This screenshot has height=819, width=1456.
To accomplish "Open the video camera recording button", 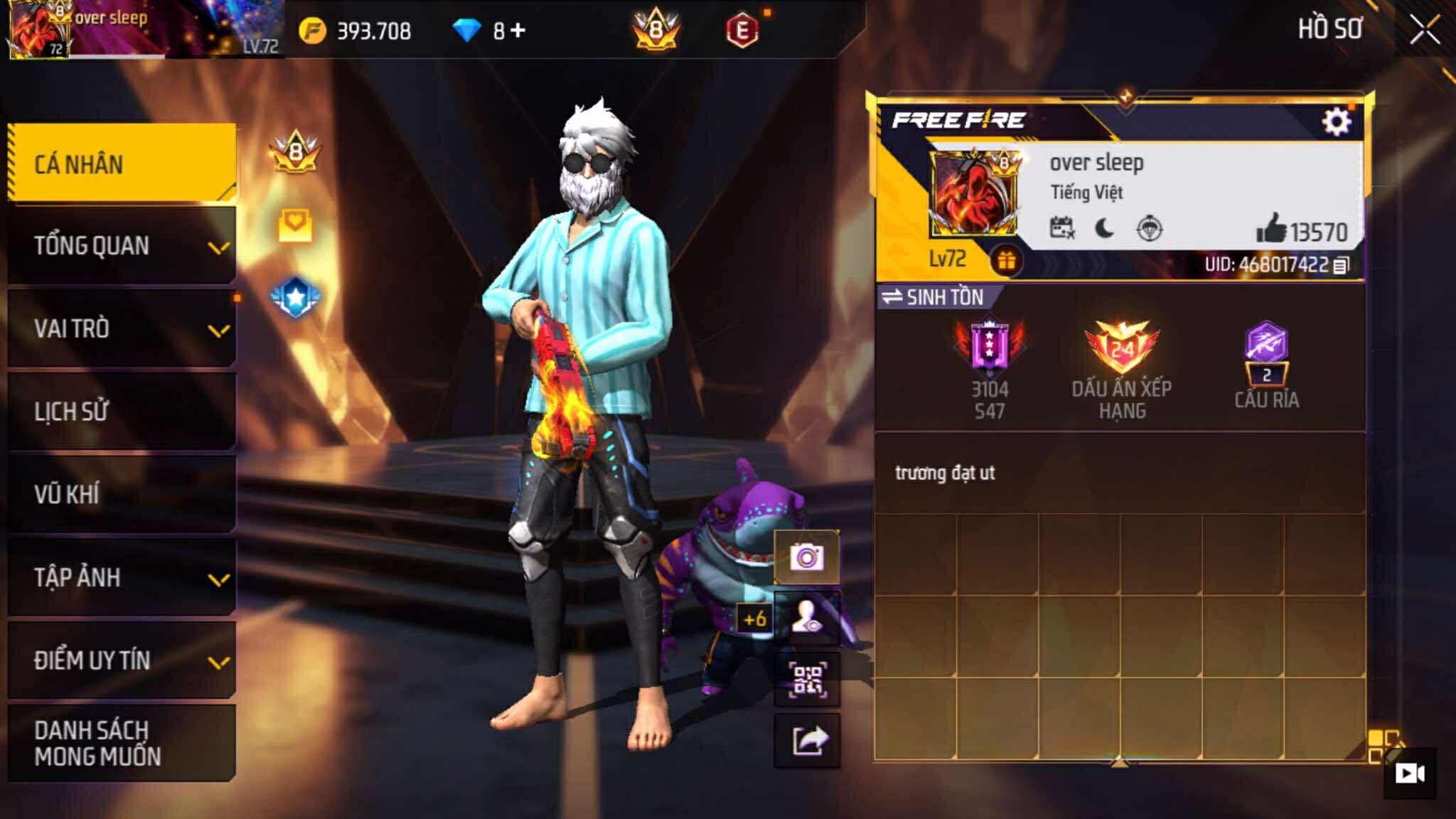I will click(1409, 773).
